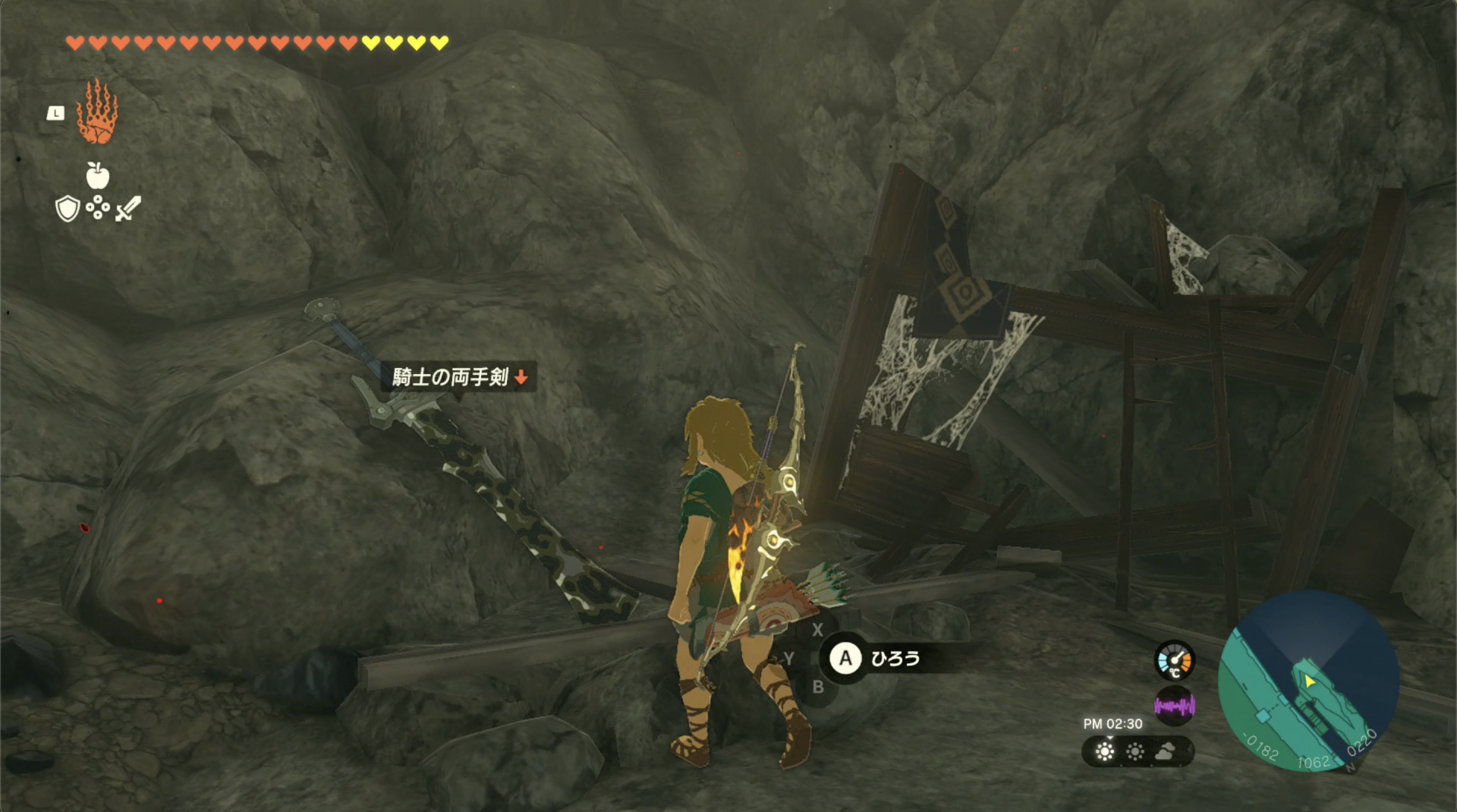Select the first sun weather forecast icon
Image resolution: width=1457 pixels, height=812 pixels.
click(x=1105, y=751)
